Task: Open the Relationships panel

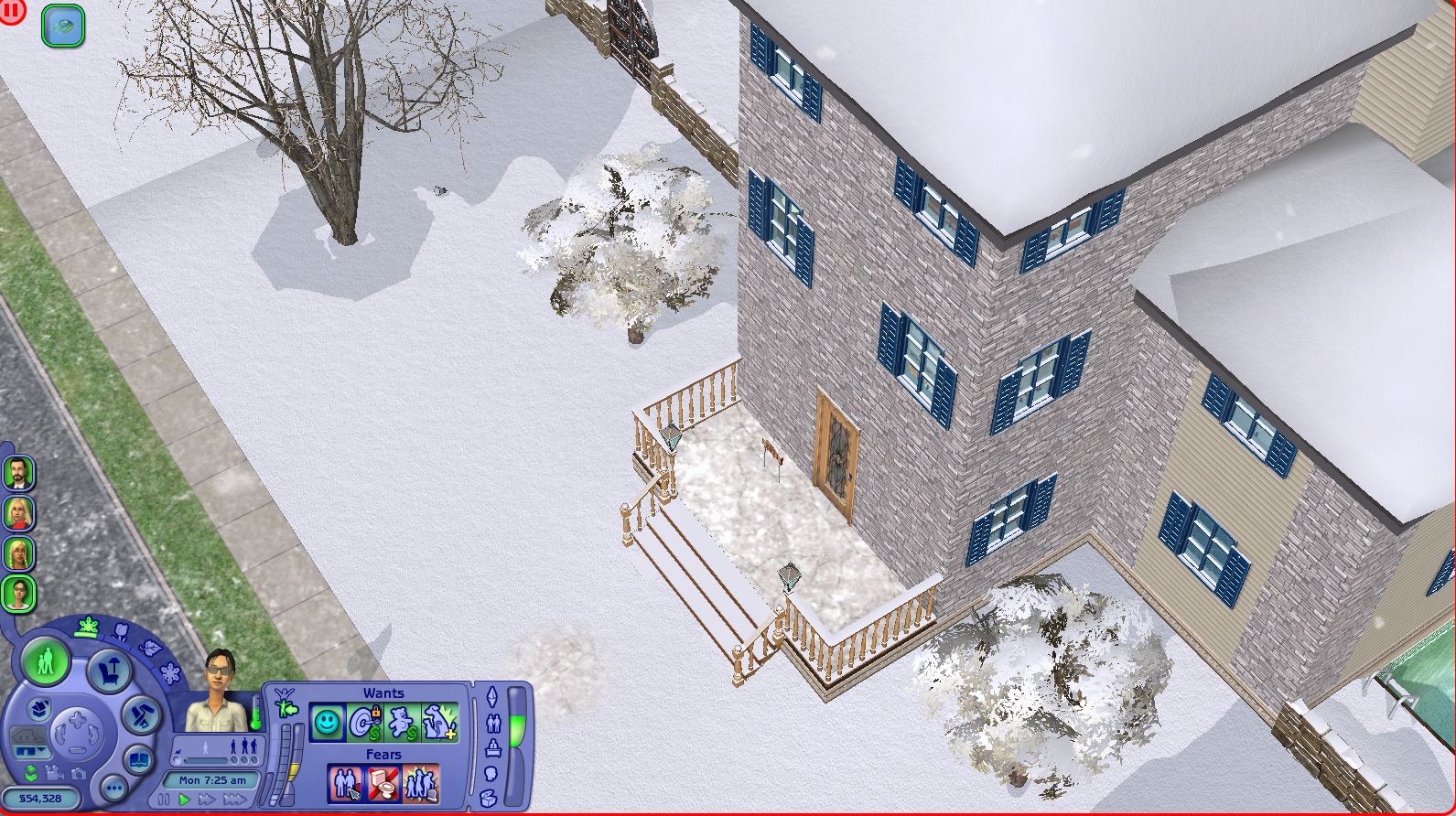Action: coord(495,724)
